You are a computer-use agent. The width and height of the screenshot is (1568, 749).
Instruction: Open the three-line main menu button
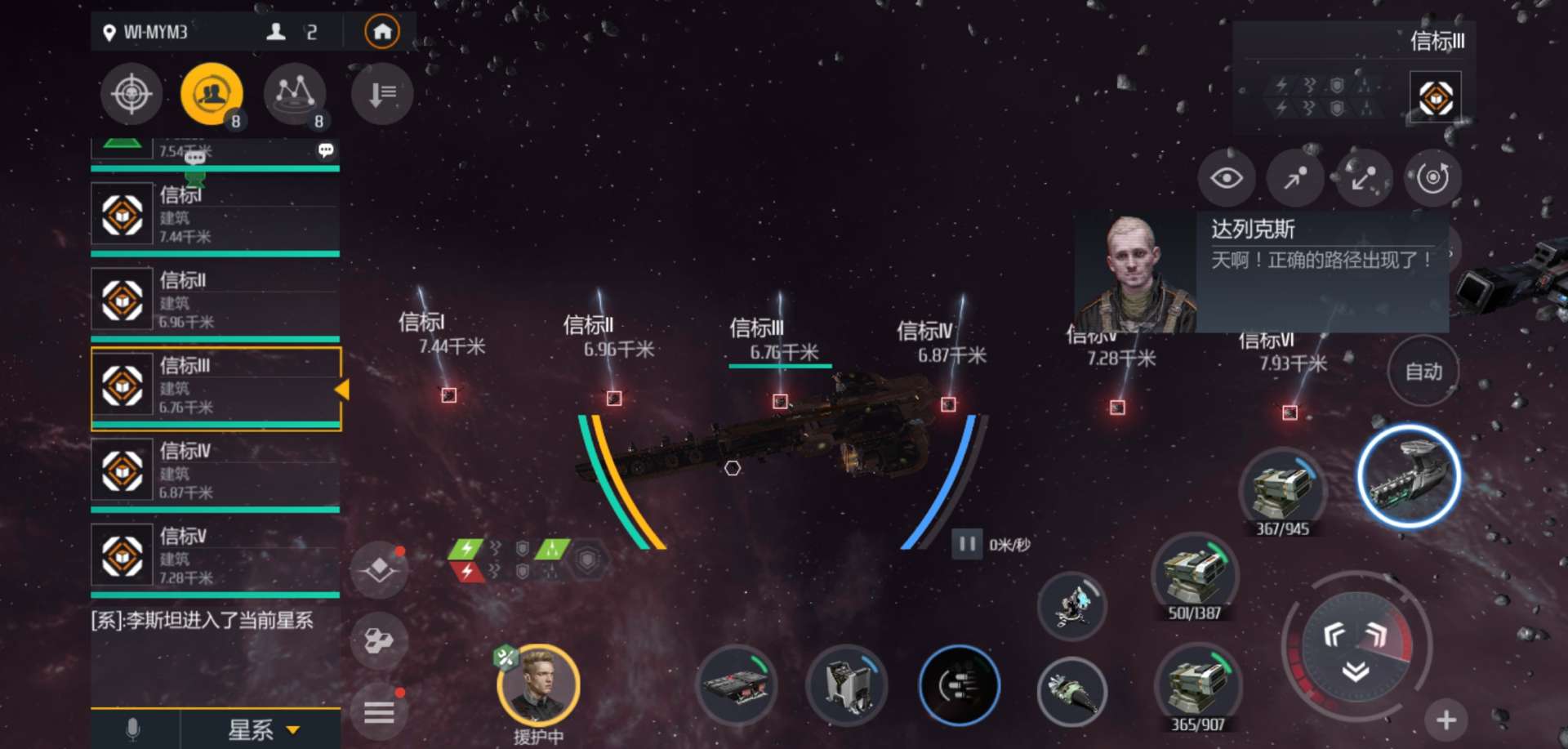[x=379, y=713]
